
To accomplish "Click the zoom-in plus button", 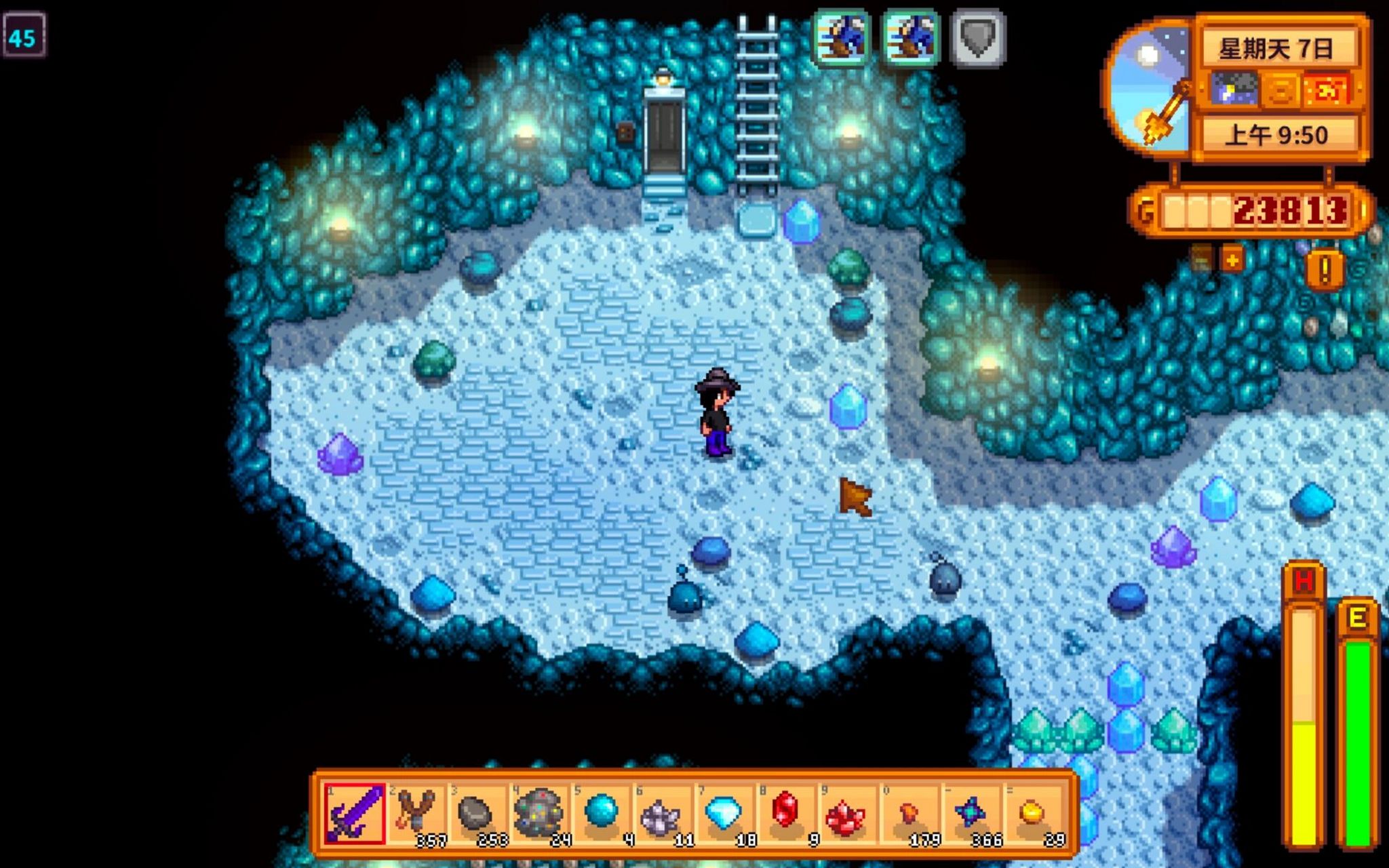I will click(x=1232, y=260).
